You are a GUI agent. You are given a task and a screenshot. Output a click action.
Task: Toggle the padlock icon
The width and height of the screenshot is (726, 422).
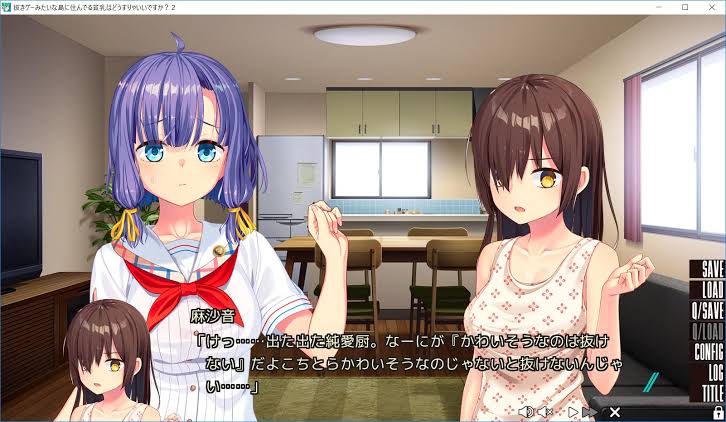717,411
